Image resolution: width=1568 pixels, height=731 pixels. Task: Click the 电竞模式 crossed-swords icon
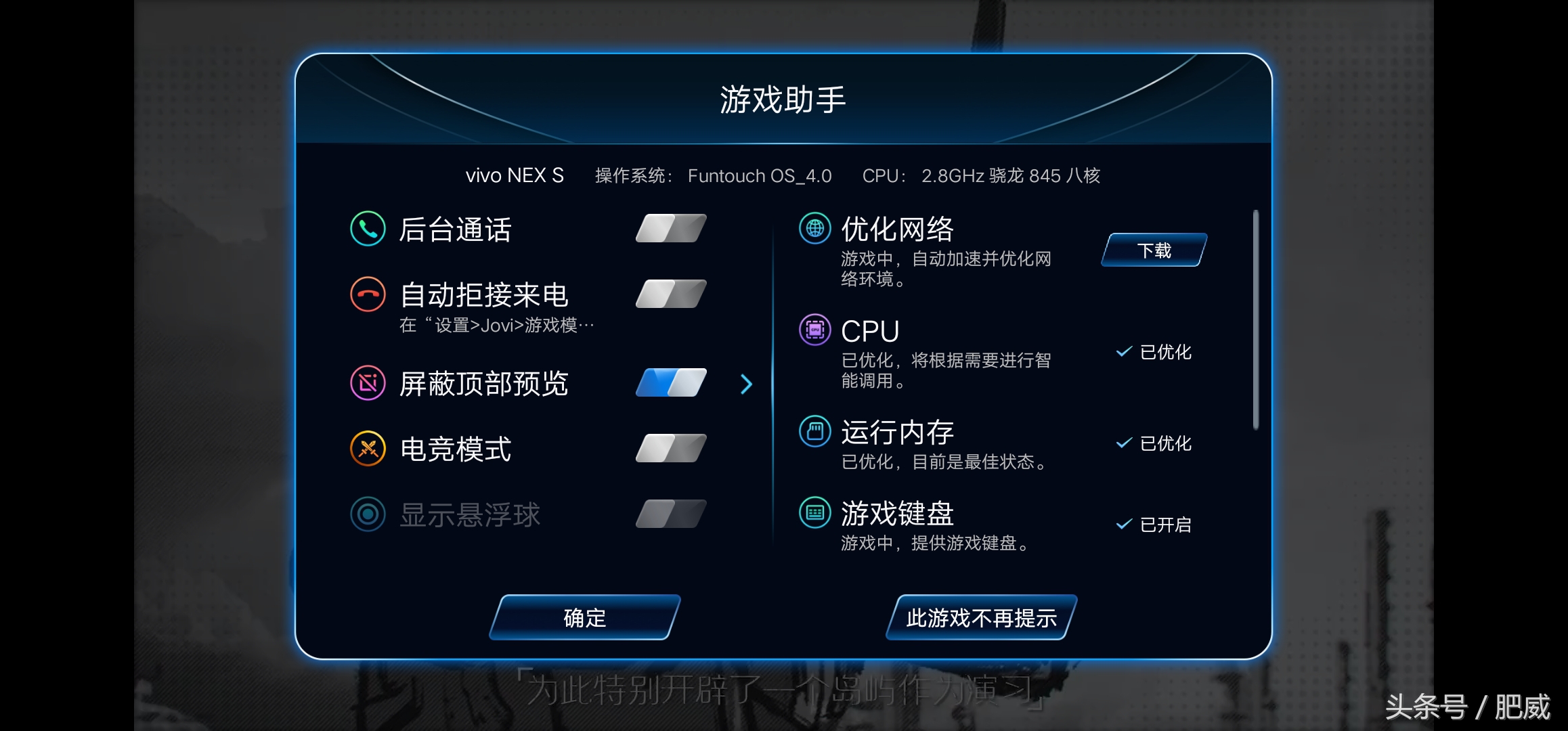coord(366,448)
